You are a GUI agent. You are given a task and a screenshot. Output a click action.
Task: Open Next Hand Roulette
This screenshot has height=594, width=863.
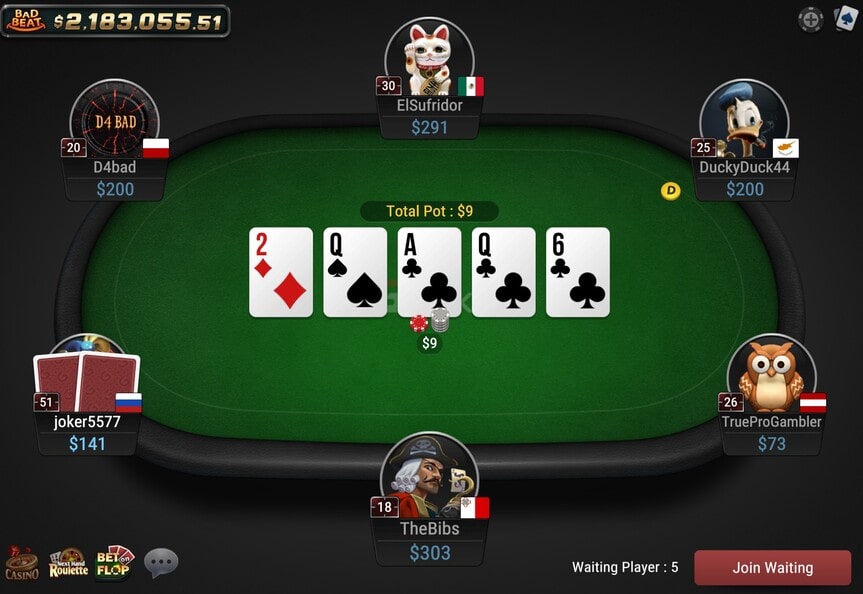pos(69,563)
